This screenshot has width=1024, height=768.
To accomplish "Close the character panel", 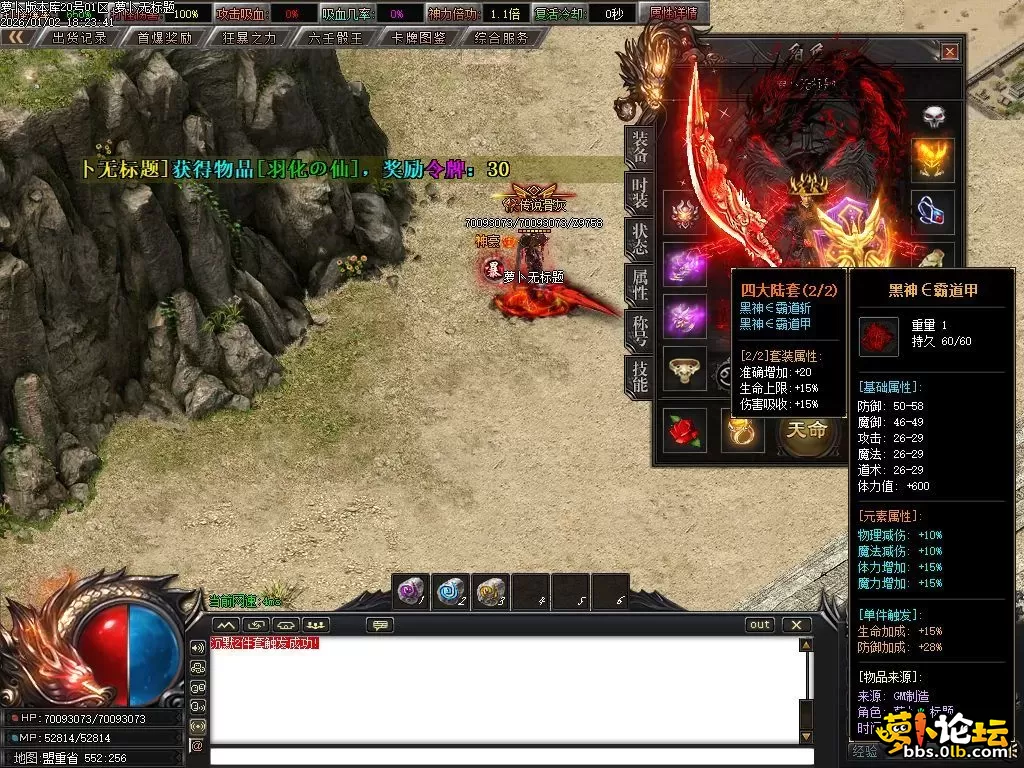I will click(x=949, y=52).
